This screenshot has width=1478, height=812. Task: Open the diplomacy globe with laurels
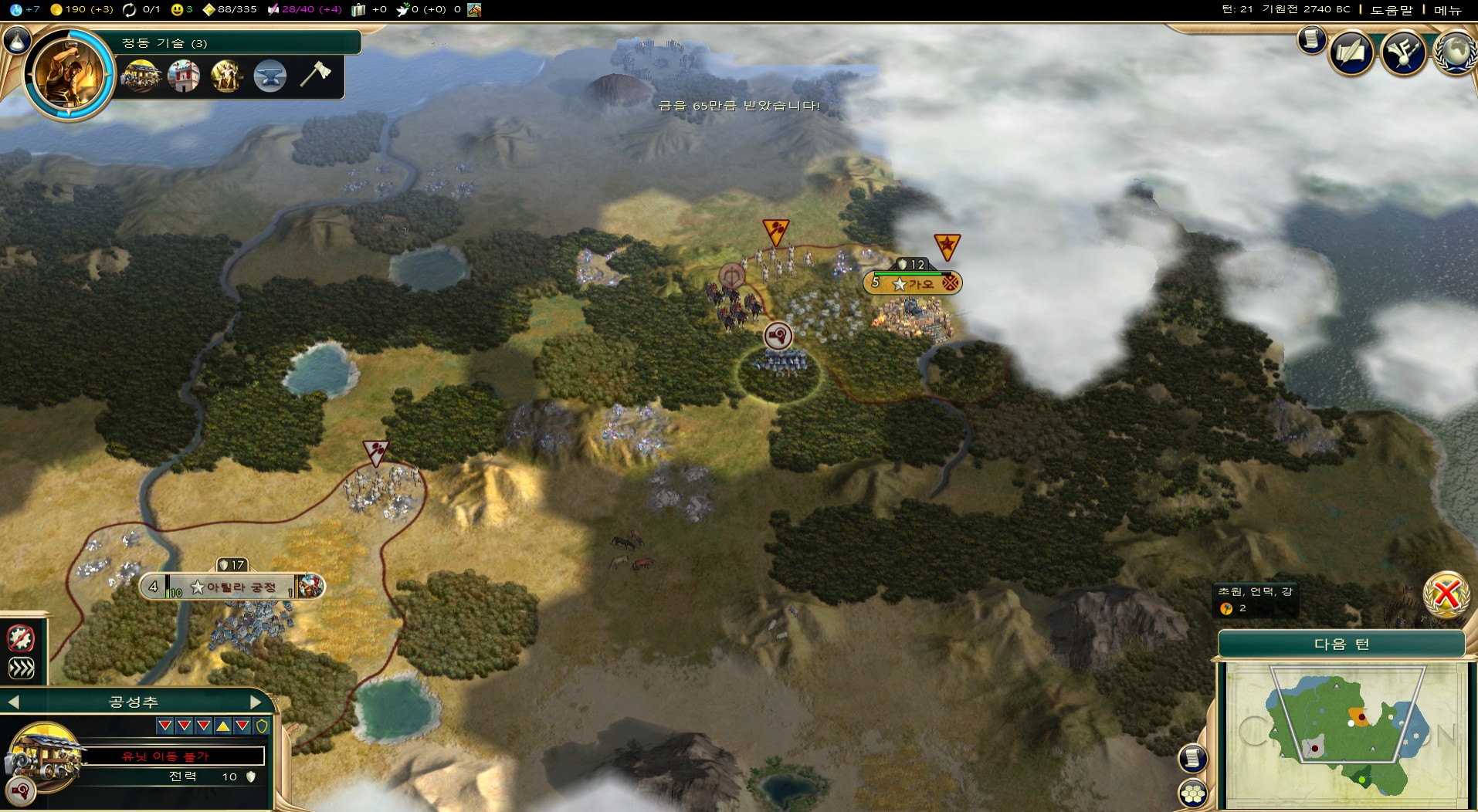tap(1456, 52)
